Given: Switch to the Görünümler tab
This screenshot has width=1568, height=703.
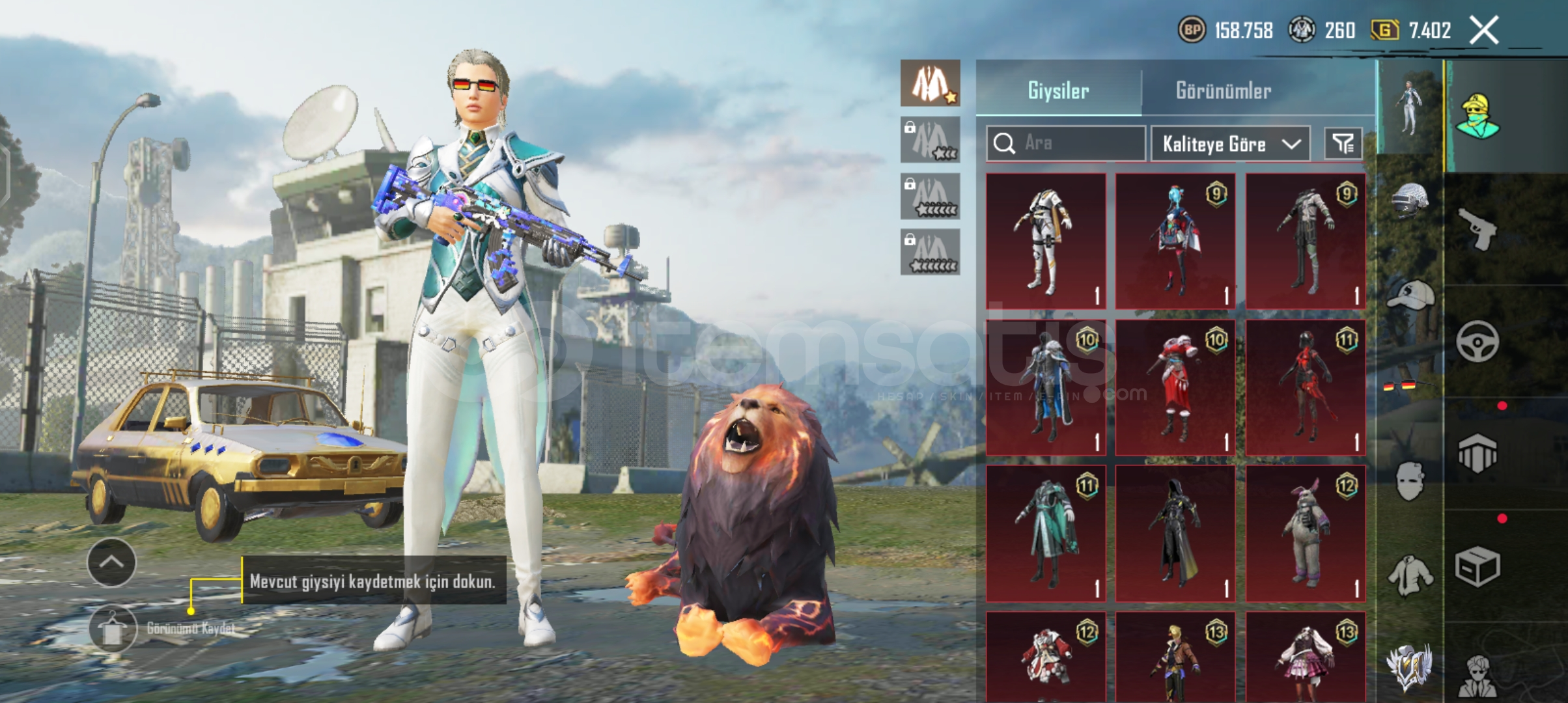Looking at the screenshot, I should [x=1223, y=90].
